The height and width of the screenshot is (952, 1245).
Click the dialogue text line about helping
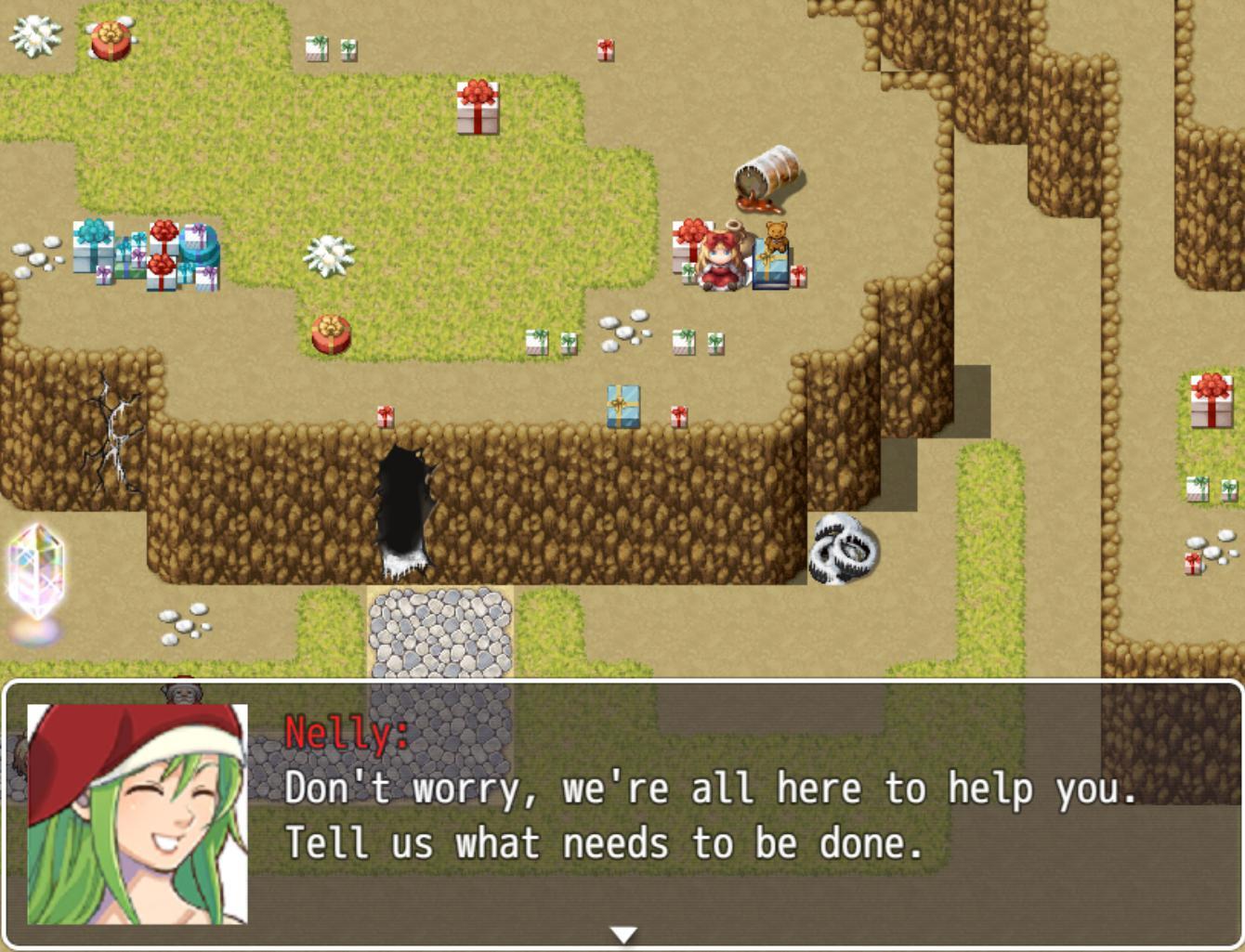(x=711, y=789)
